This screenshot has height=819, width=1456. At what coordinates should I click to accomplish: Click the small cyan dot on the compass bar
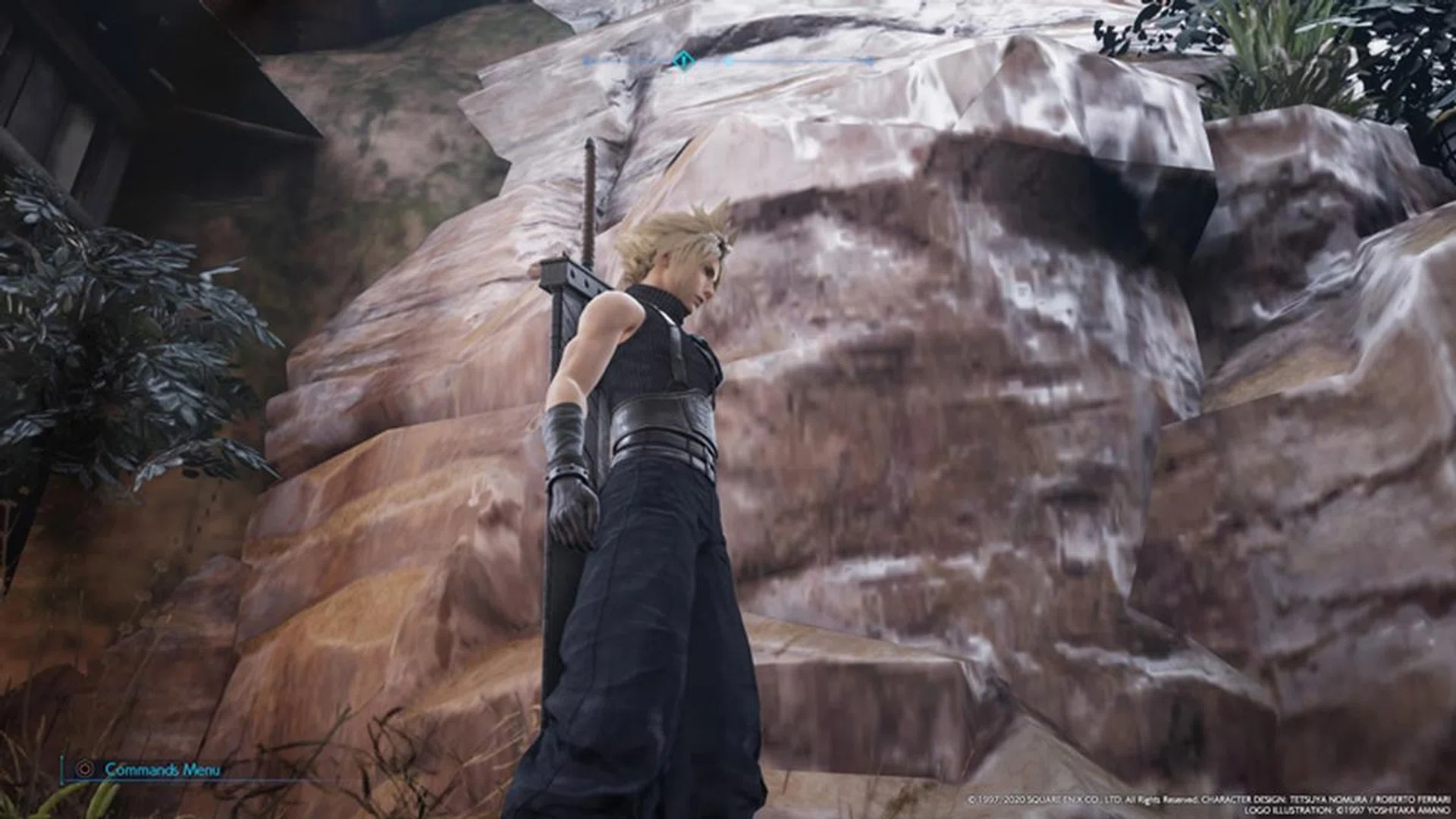pyautogui.click(x=728, y=62)
